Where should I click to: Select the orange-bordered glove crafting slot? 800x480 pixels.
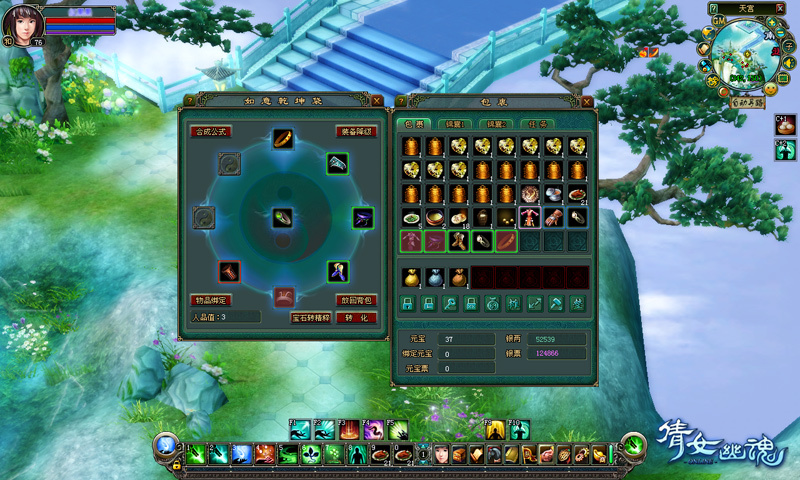coord(230,270)
